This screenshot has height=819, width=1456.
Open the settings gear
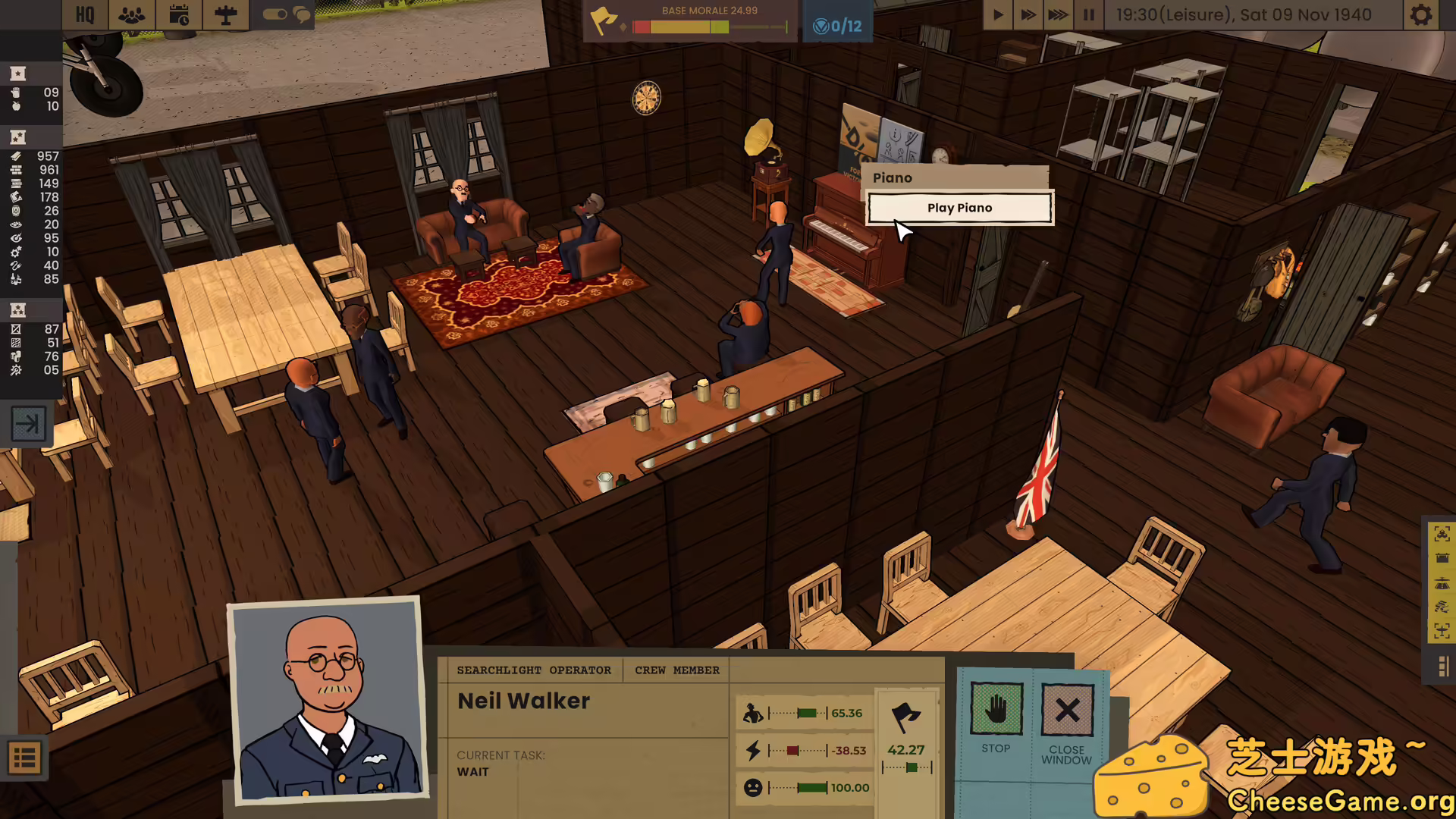[x=1421, y=15]
